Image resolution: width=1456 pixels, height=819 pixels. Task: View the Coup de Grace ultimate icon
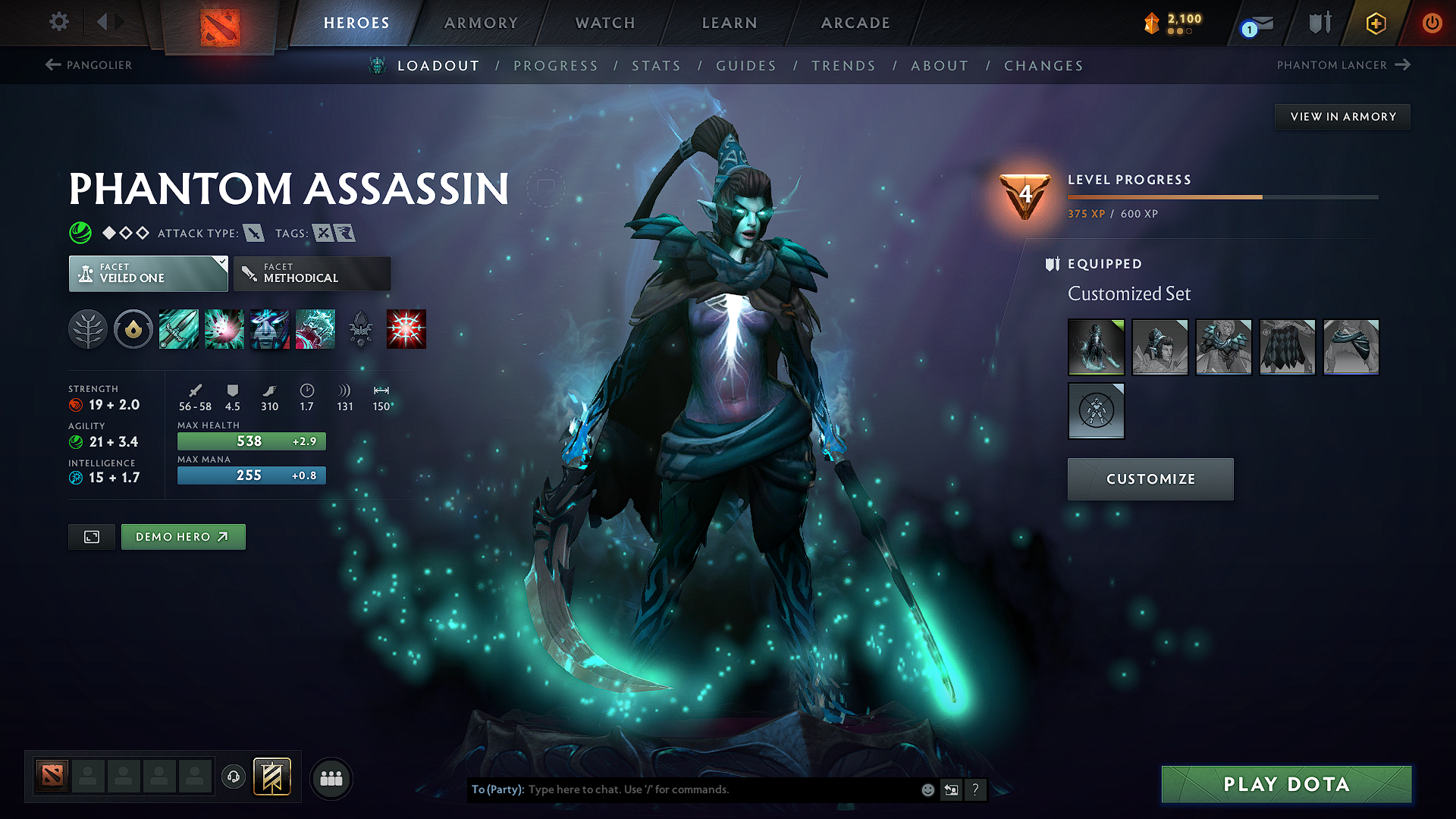point(406,328)
